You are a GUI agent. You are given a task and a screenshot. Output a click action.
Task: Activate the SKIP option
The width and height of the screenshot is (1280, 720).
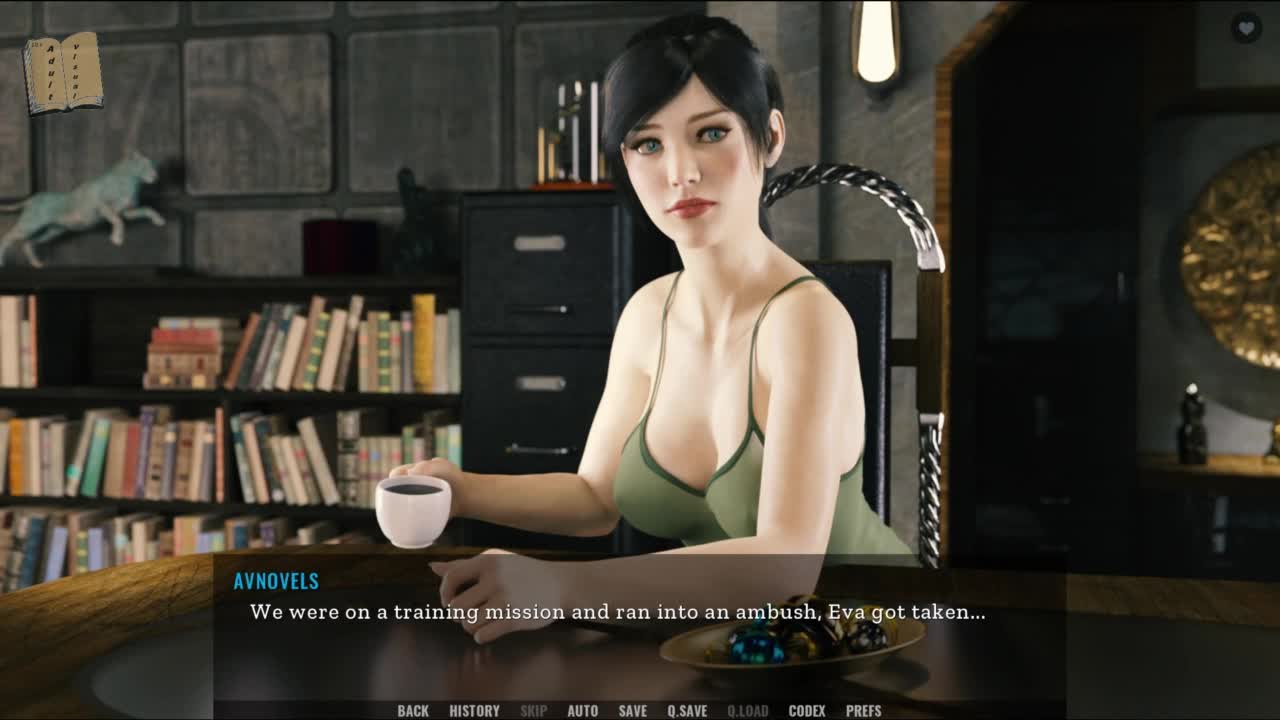[533, 711]
